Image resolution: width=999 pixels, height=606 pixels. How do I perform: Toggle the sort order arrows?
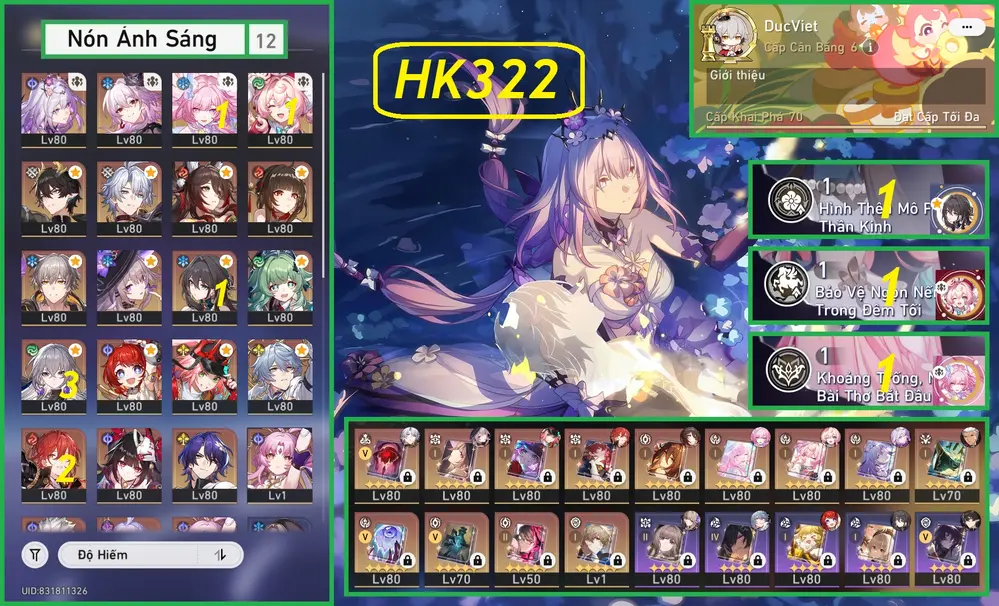point(219,554)
